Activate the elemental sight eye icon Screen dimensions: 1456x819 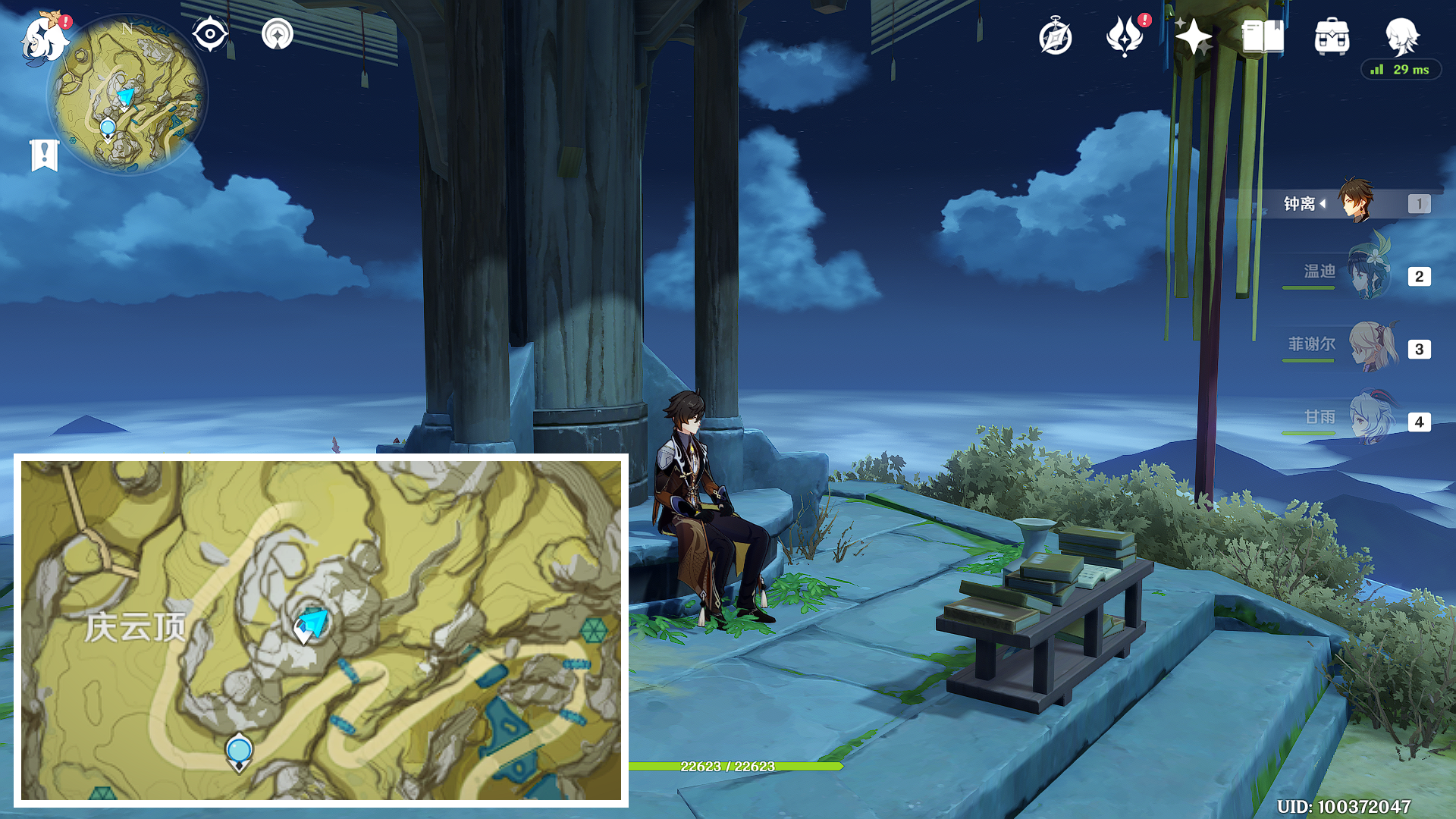click(210, 34)
